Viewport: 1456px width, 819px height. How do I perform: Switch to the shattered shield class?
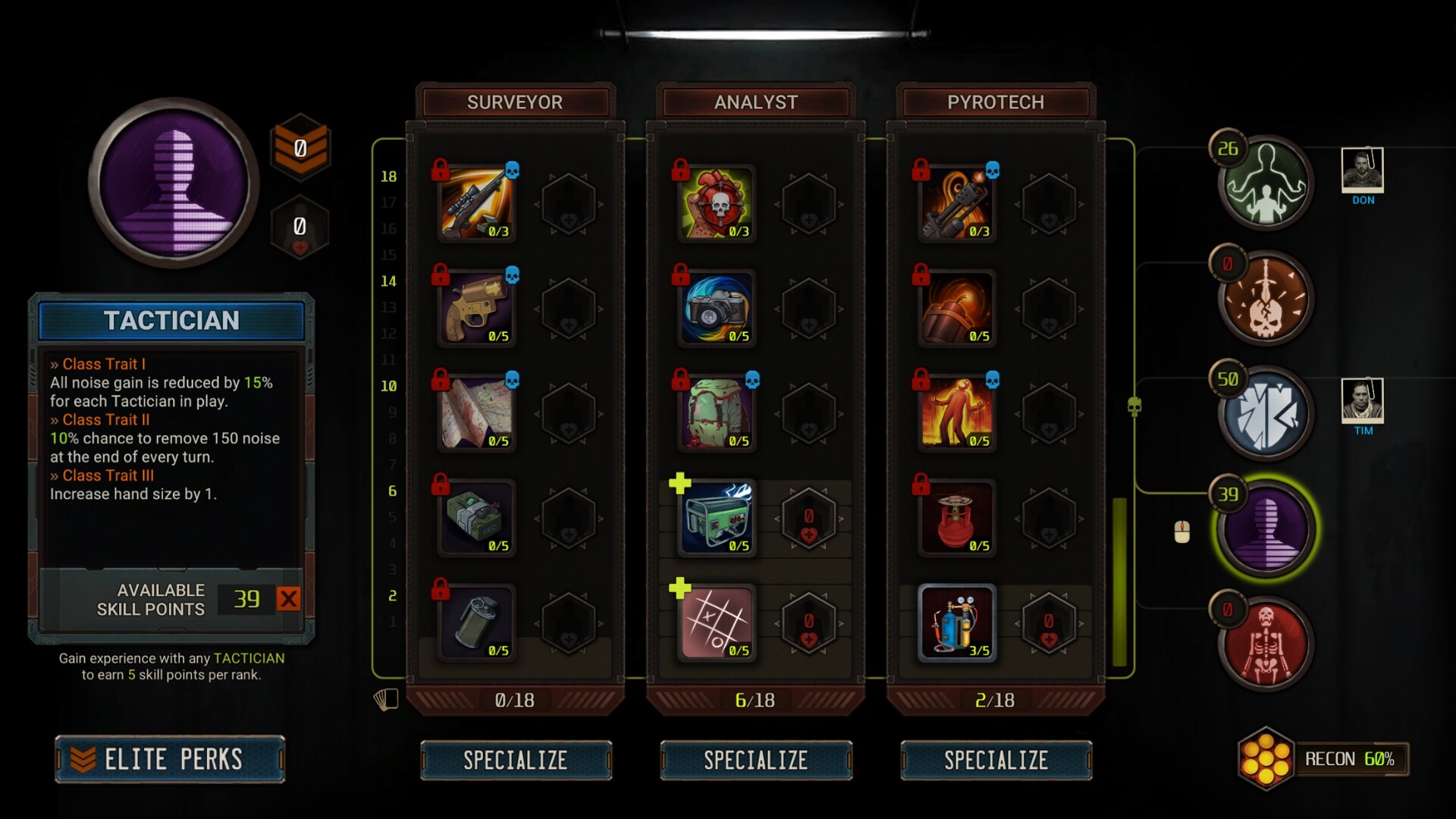[x=1265, y=415]
